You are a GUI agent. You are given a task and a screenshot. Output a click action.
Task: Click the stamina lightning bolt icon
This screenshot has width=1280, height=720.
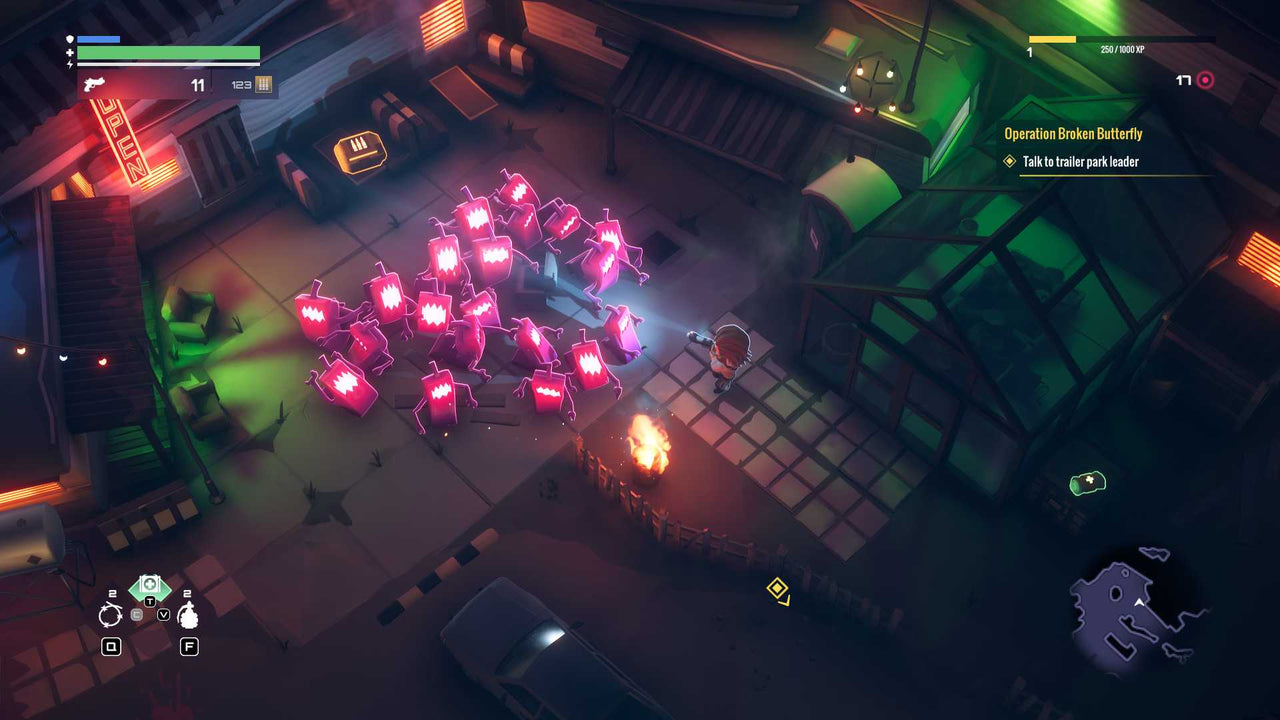click(x=69, y=64)
